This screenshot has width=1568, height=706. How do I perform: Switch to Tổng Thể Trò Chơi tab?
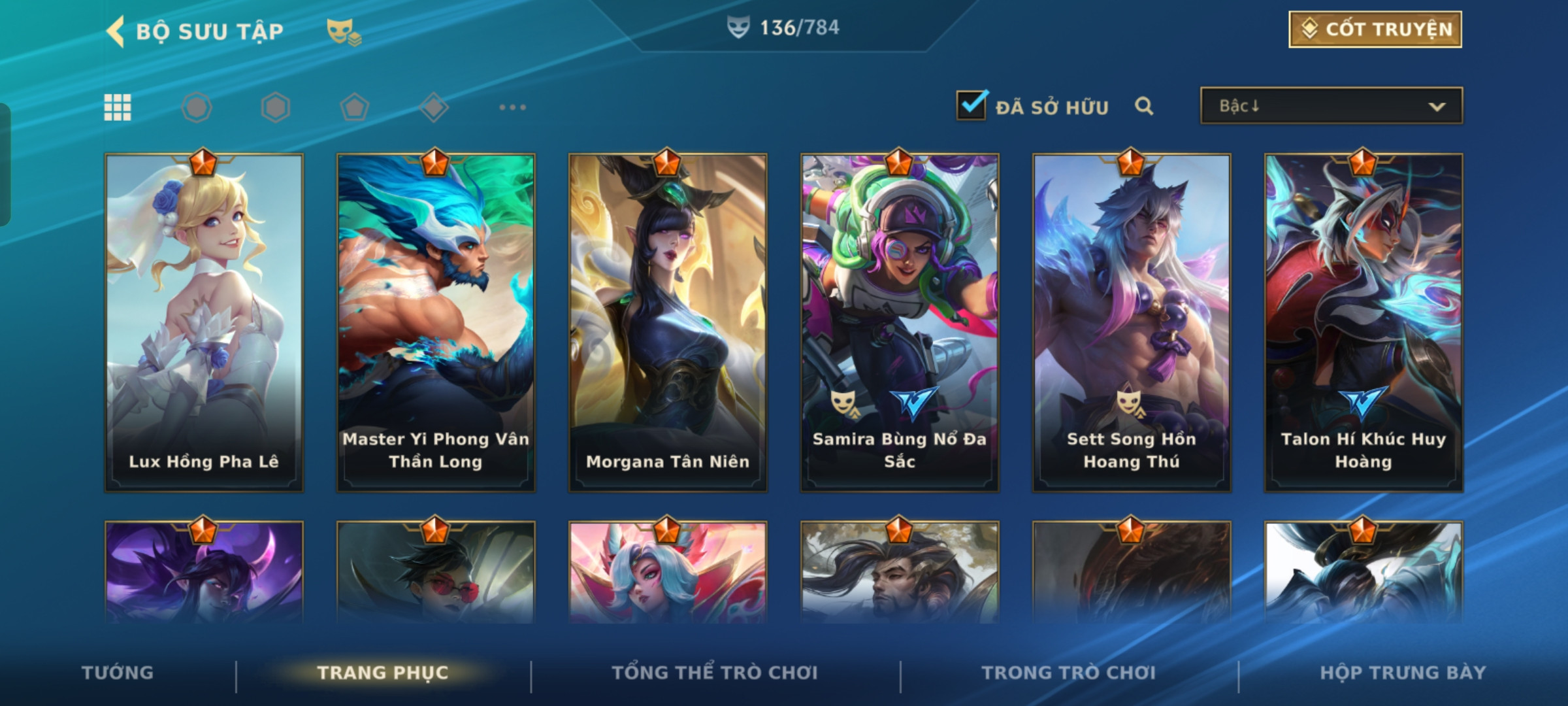pos(715,673)
